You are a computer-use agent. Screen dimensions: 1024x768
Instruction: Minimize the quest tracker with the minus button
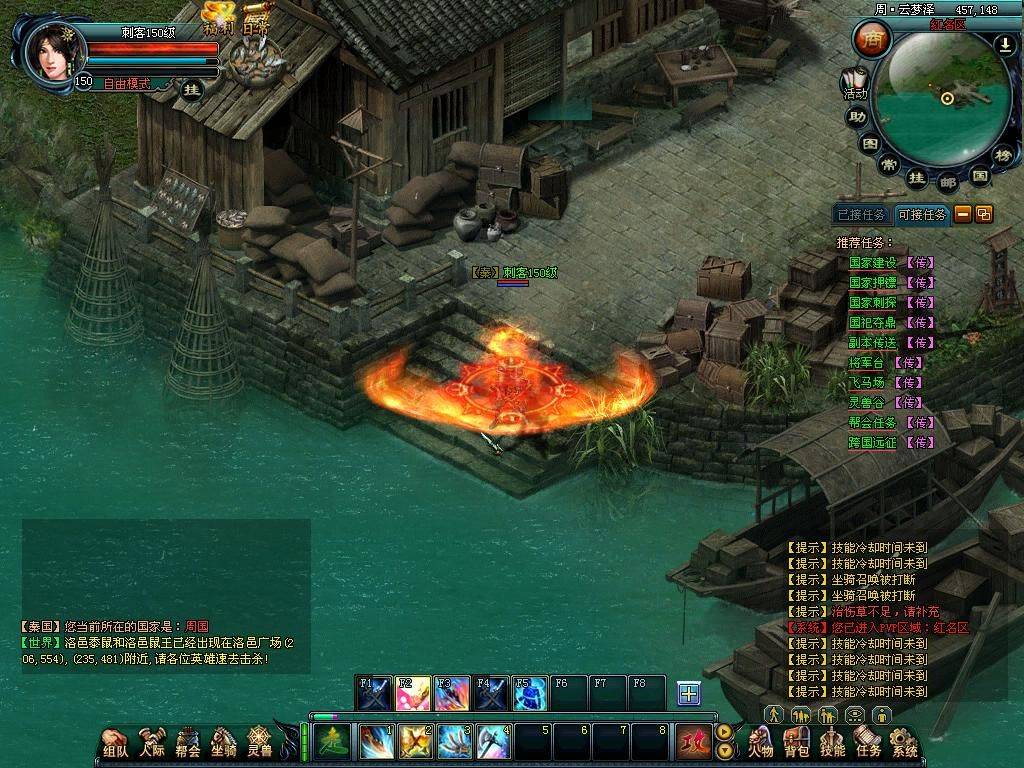(962, 213)
